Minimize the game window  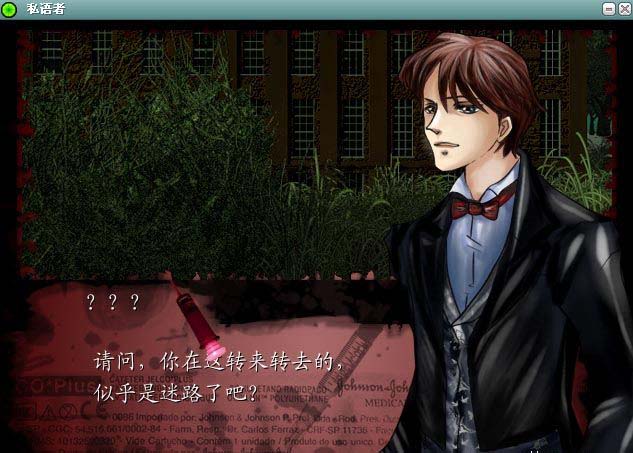tap(609, 8)
